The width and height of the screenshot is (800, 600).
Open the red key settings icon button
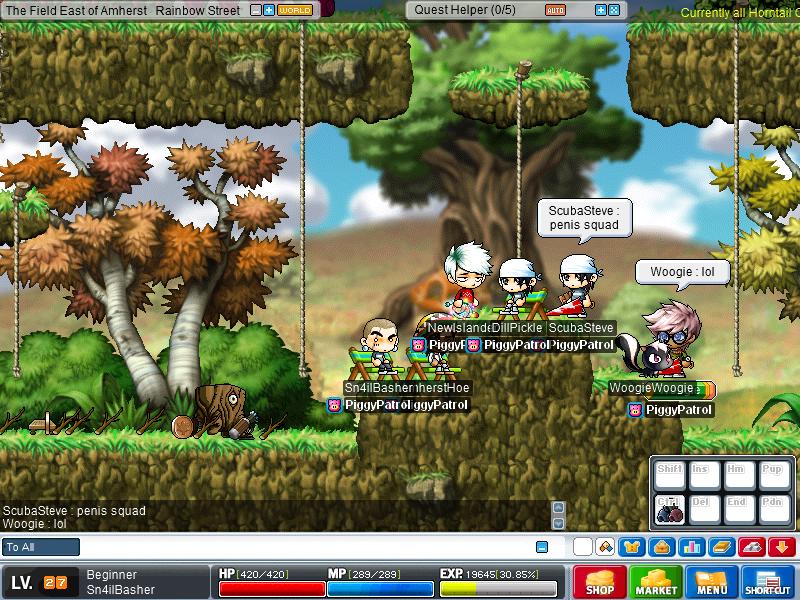click(x=752, y=547)
